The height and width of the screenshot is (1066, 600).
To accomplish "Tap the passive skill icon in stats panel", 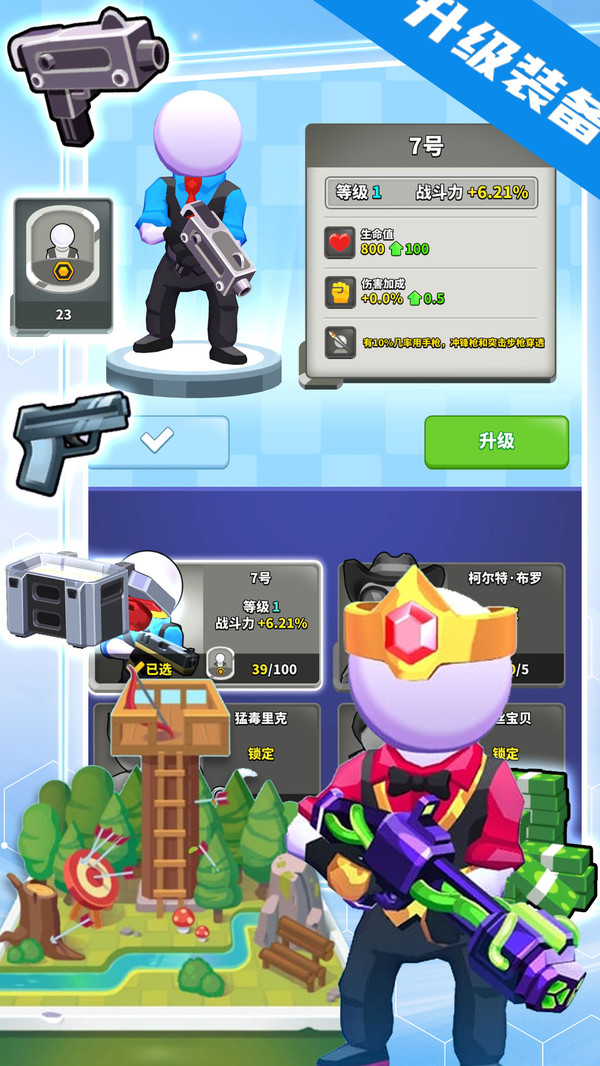I will 340,343.
